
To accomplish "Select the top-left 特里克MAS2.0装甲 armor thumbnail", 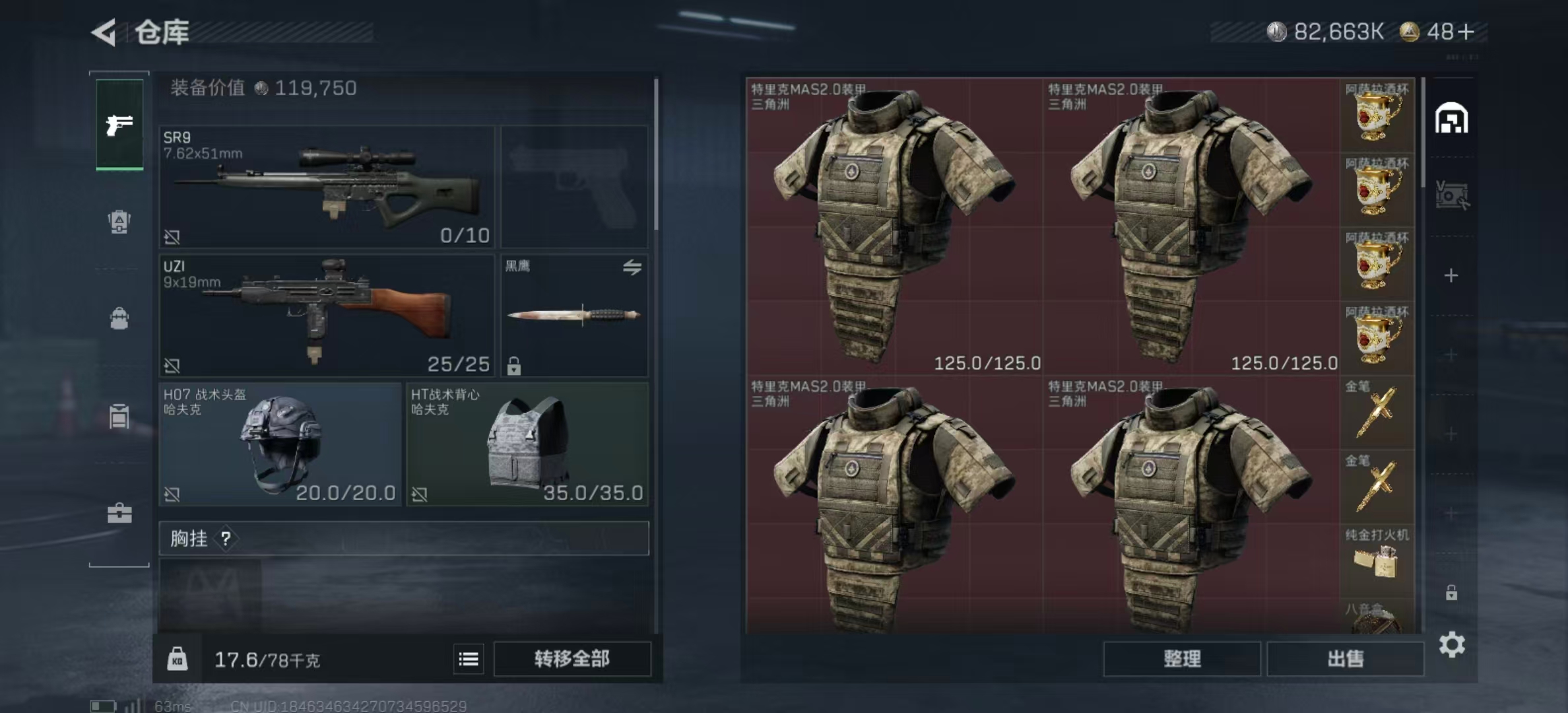I will [x=891, y=224].
